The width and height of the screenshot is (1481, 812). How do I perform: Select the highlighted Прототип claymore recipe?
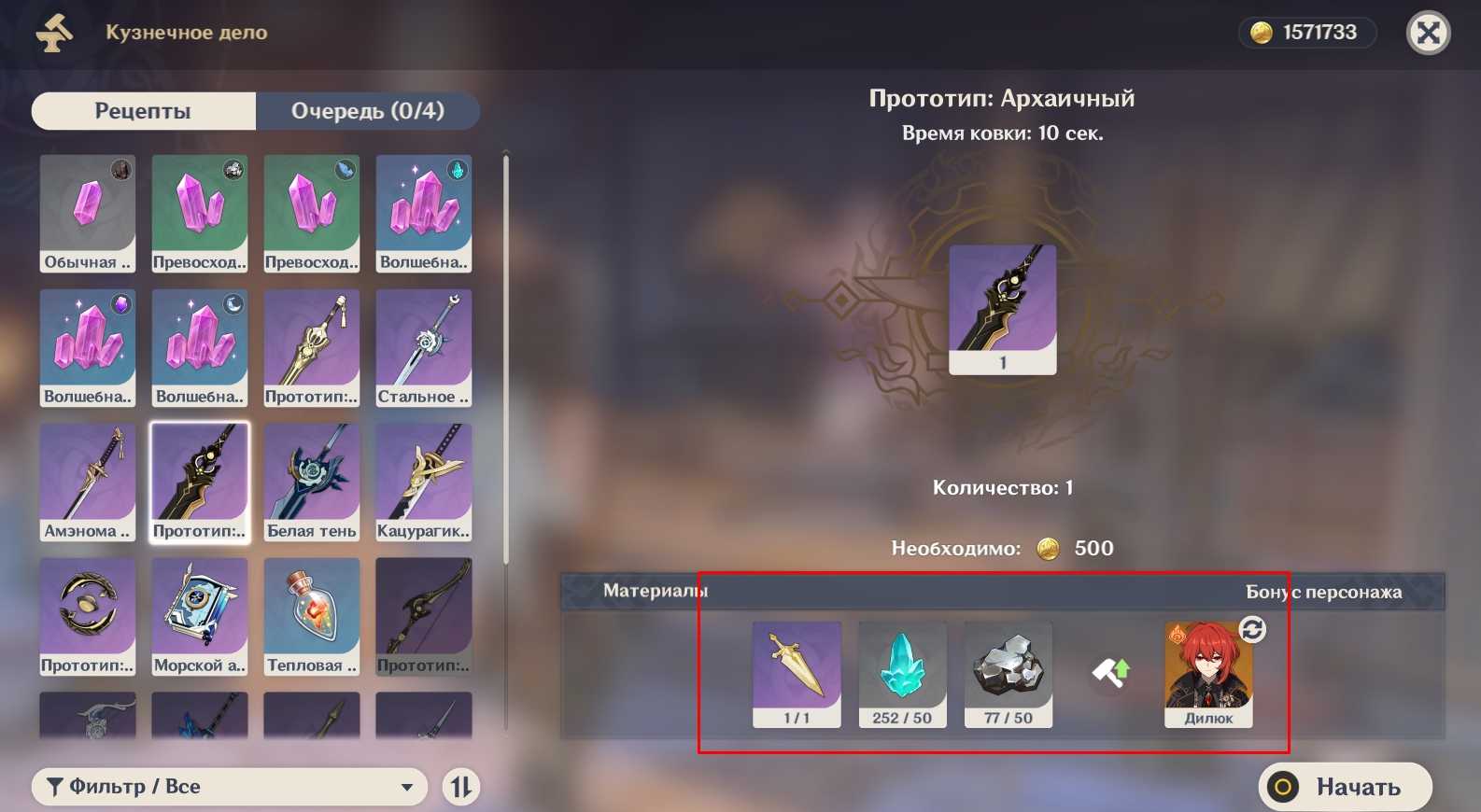[x=200, y=482]
